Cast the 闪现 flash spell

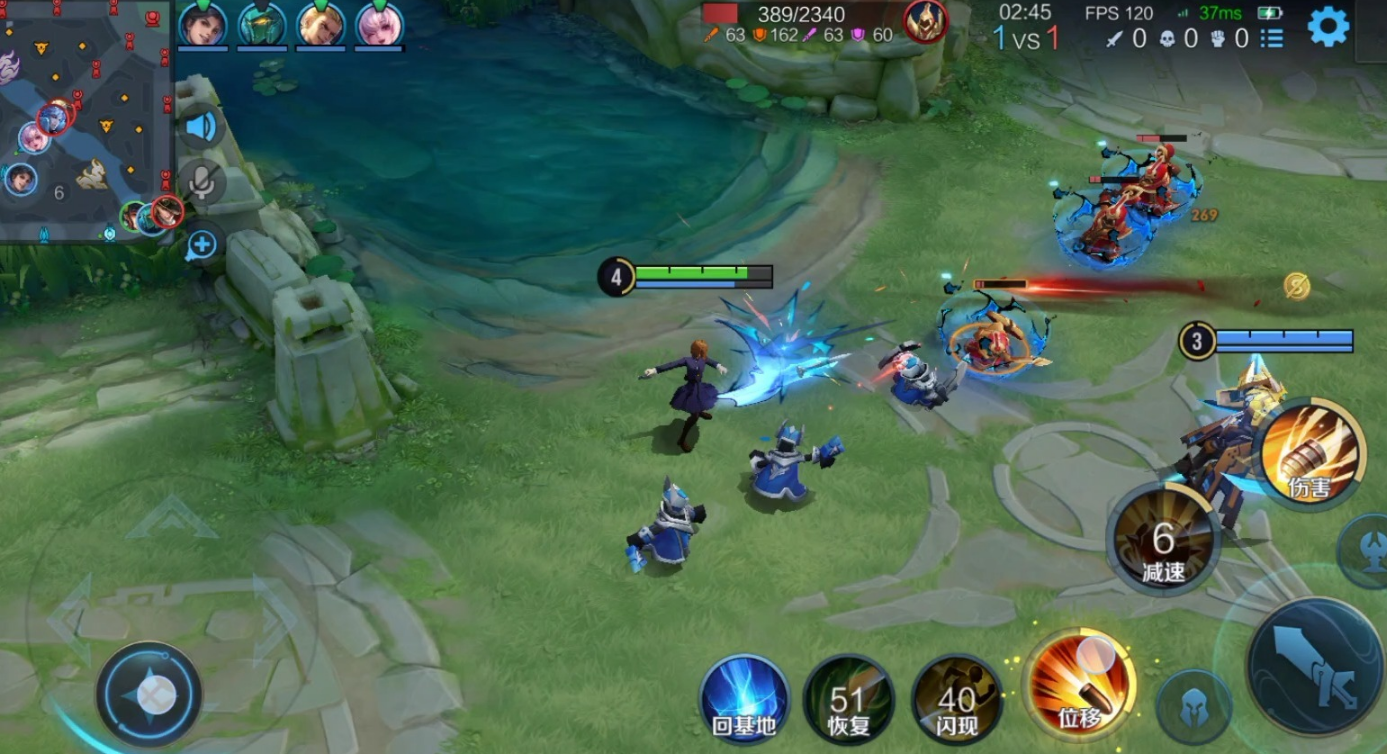957,699
